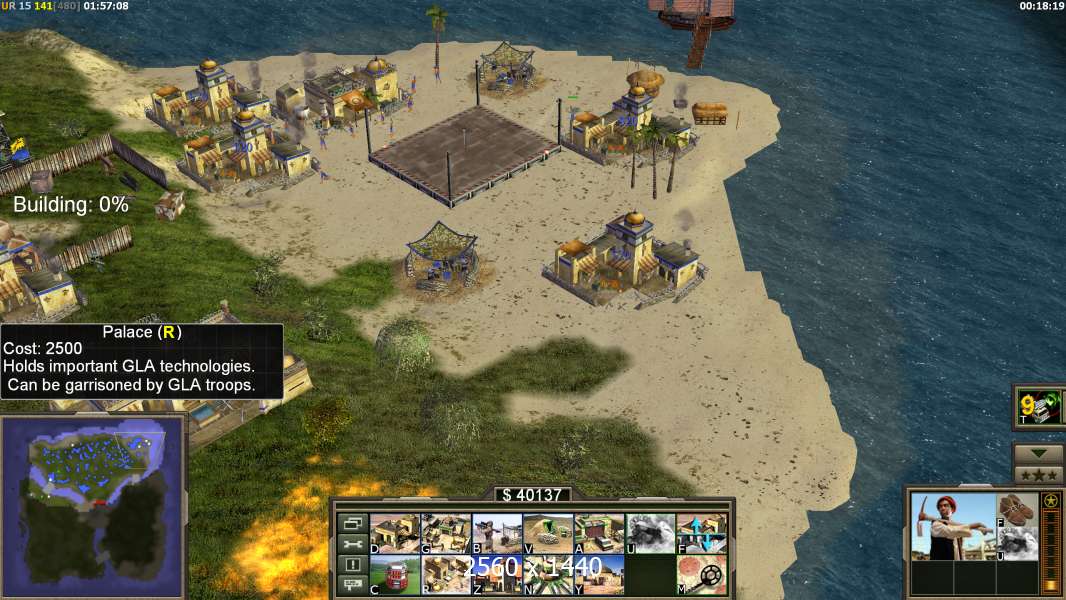The width and height of the screenshot is (1066, 600).
Task: Click the wrench button in command bar
Action: point(351,544)
